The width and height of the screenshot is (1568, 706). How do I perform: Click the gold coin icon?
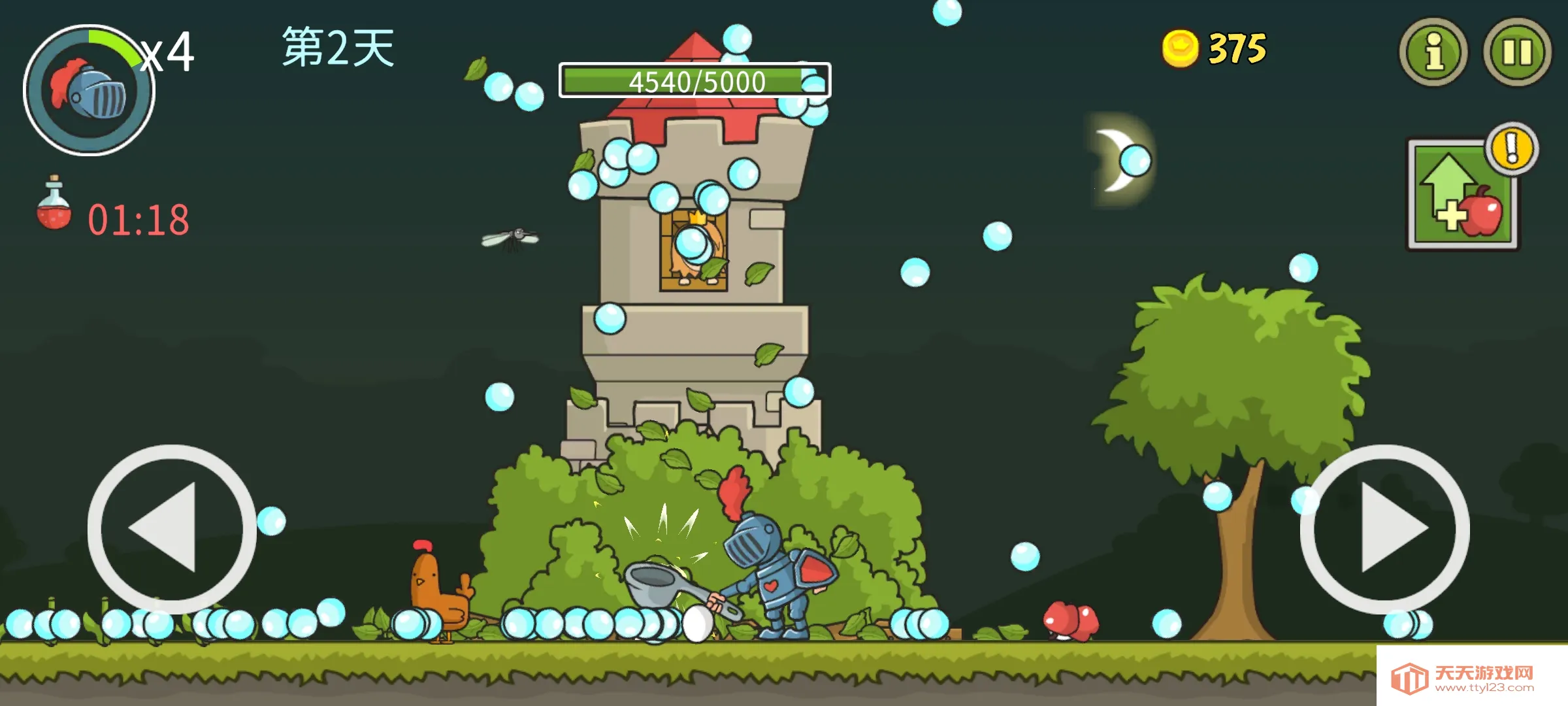coord(1180,48)
